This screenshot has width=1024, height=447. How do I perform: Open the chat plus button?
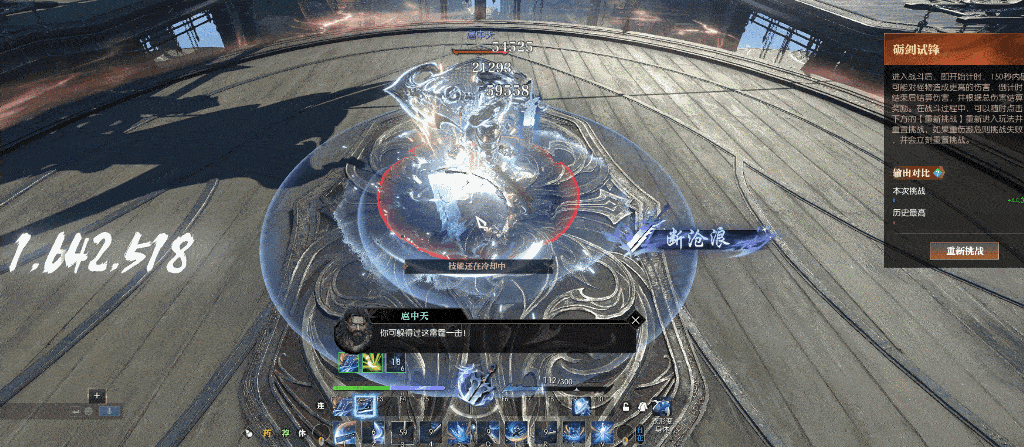96,396
